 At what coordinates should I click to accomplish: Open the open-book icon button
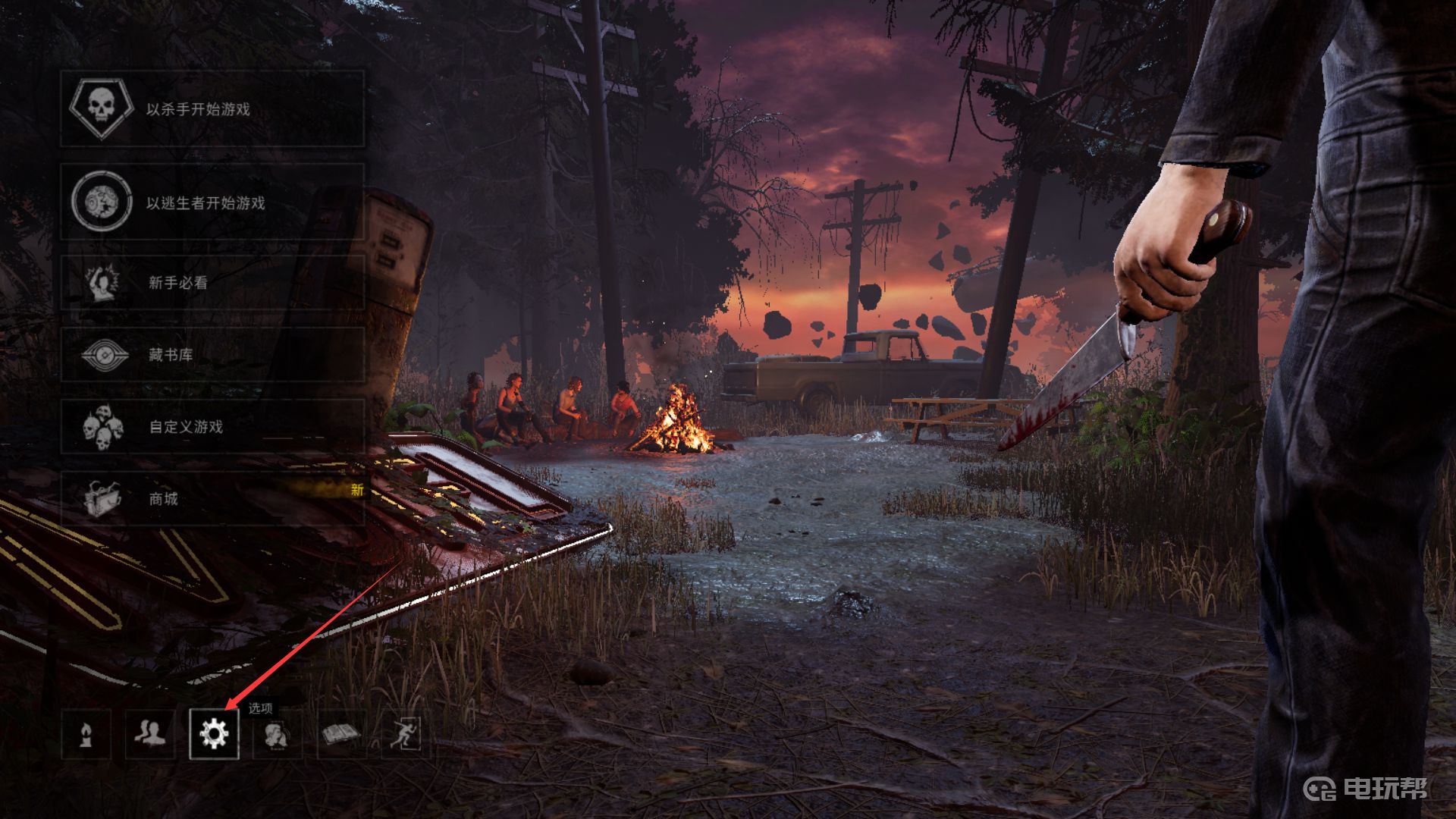coord(341,734)
